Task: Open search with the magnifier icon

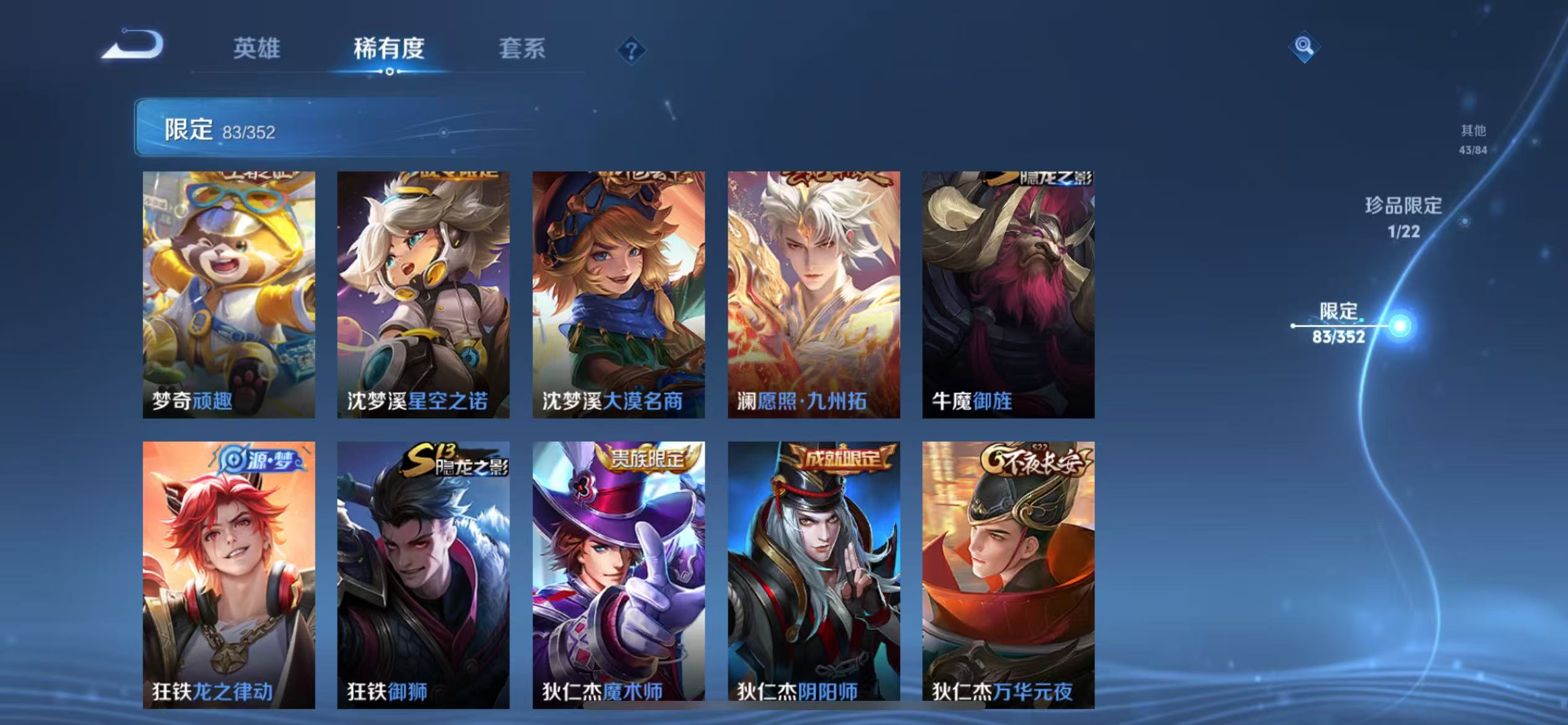Action: pyautogui.click(x=1304, y=46)
